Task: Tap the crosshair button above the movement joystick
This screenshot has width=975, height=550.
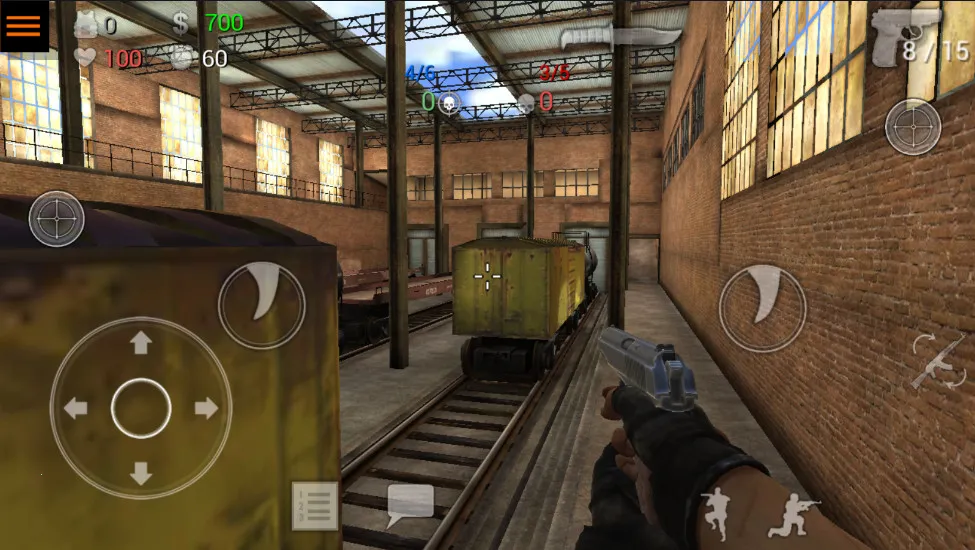Action: tap(57, 218)
